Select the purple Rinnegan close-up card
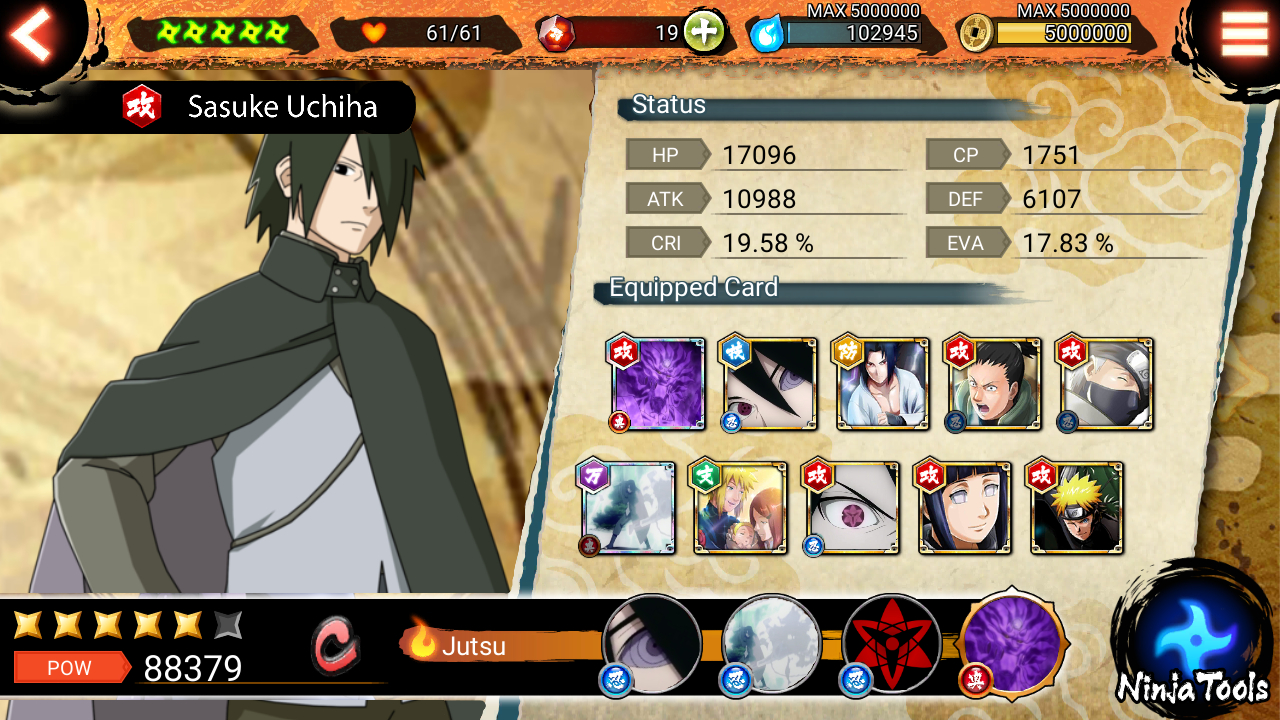Screen dimensions: 1280x720 tap(852, 508)
